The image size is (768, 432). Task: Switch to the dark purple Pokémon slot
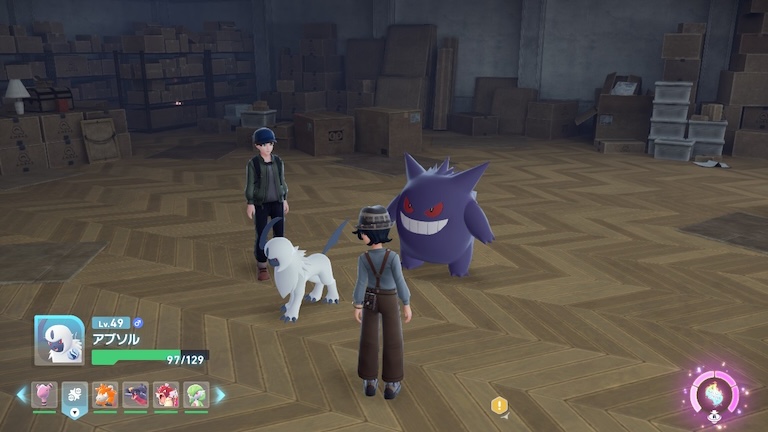(x=136, y=395)
